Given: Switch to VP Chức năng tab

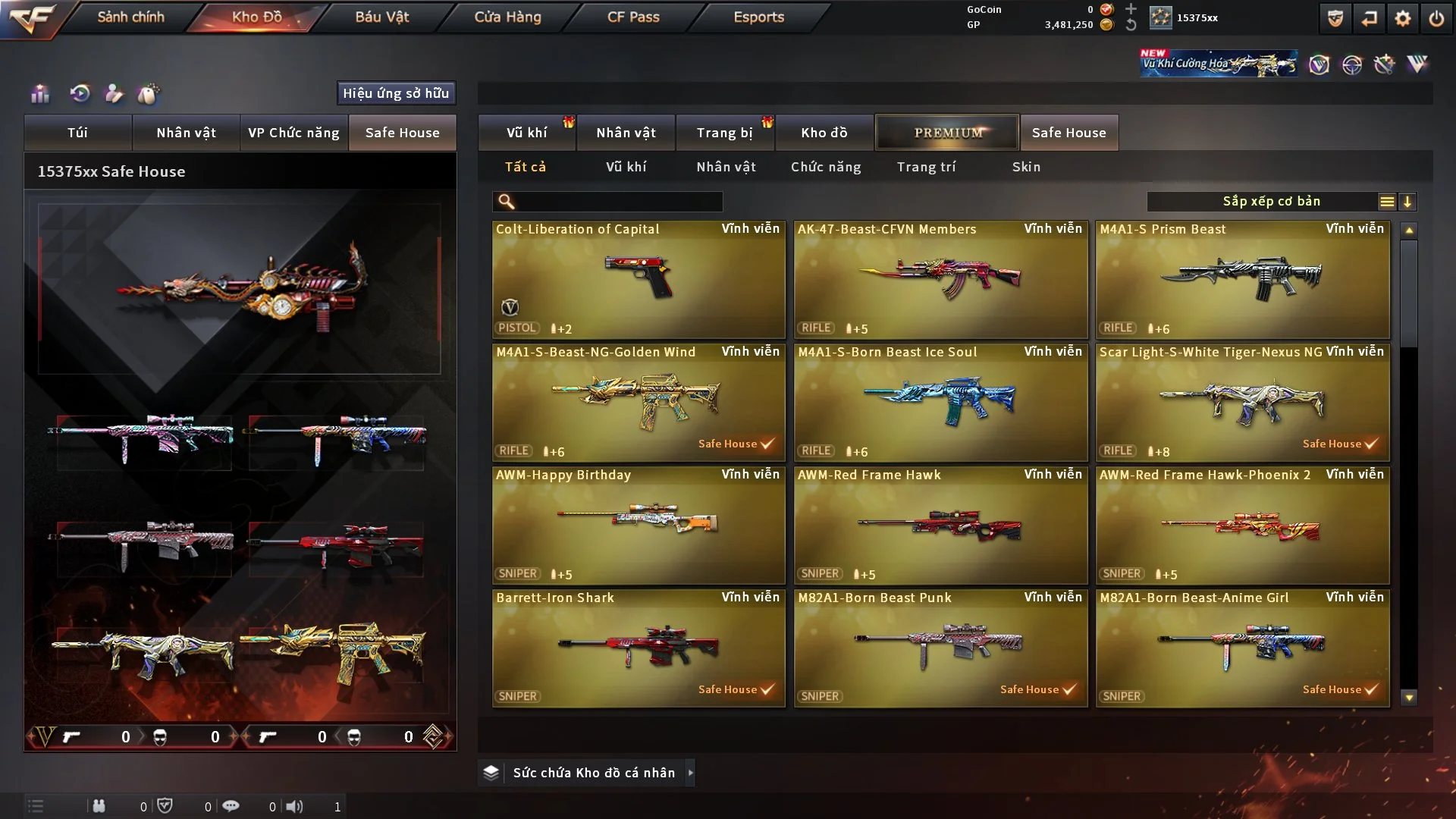Looking at the screenshot, I should [x=293, y=133].
